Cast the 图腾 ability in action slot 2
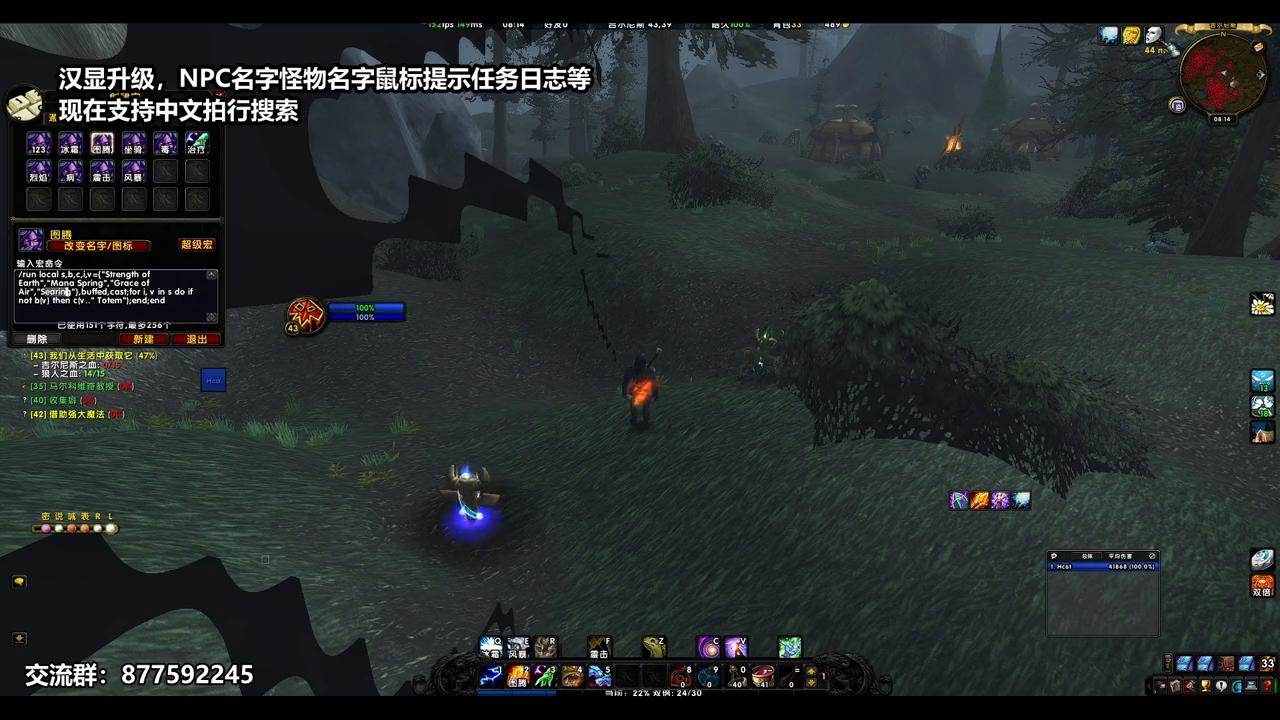The height and width of the screenshot is (720, 1280). 517,677
